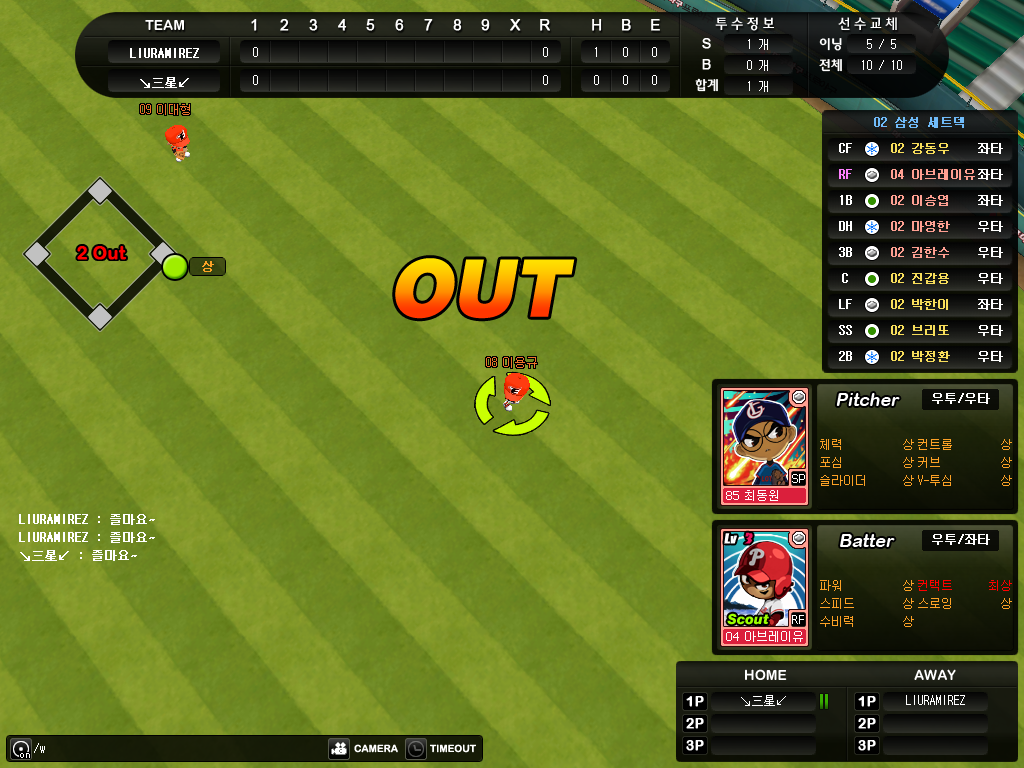Click the CAMERA button
Image resolution: width=1024 pixels, height=768 pixels.
coord(364,748)
